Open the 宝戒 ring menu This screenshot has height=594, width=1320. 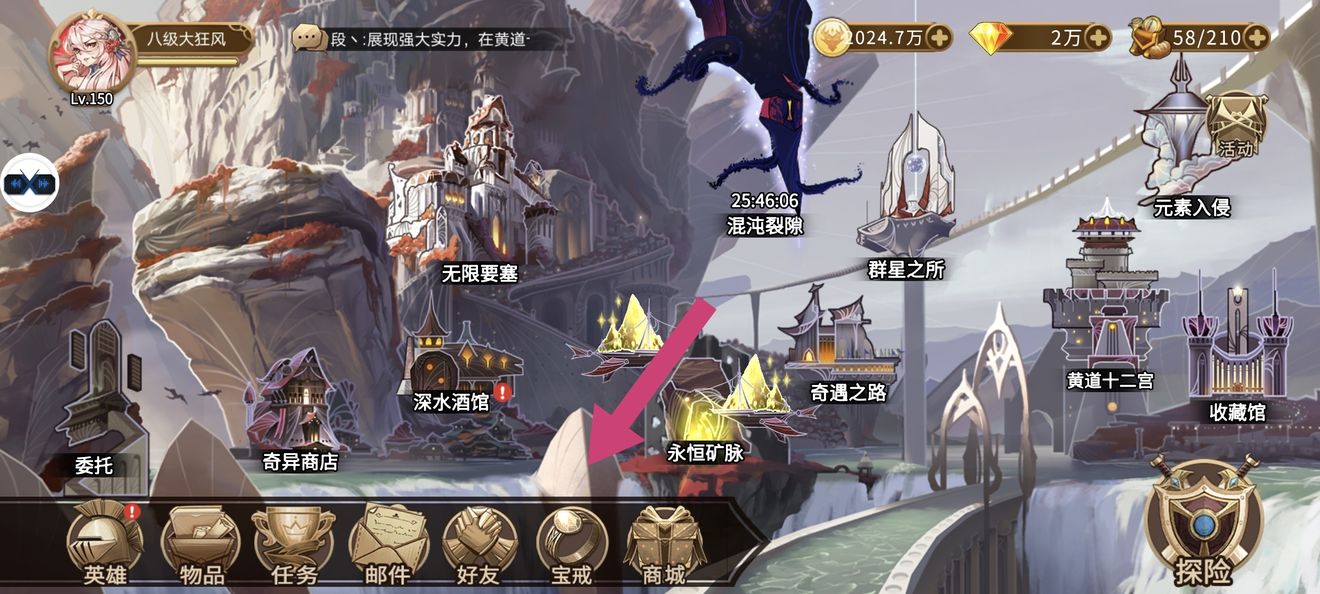point(573,545)
